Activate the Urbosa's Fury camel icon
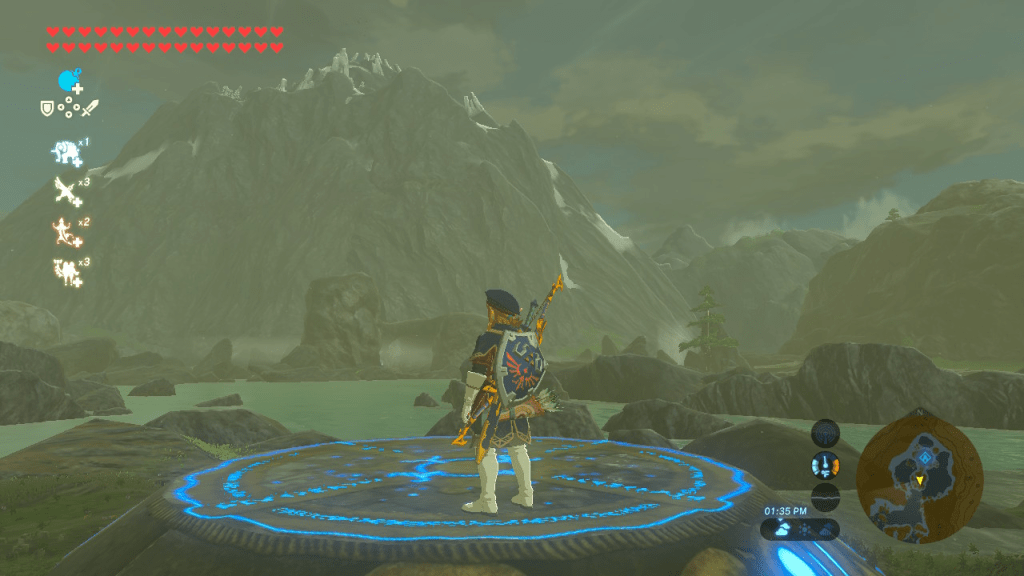This screenshot has height=576, width=1024. [x=66, y=270]
